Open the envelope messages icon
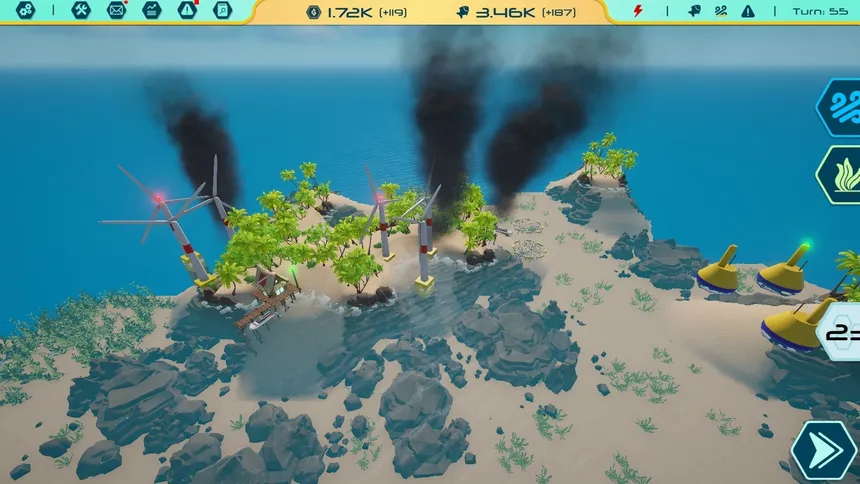 click(x=116, y=11)
